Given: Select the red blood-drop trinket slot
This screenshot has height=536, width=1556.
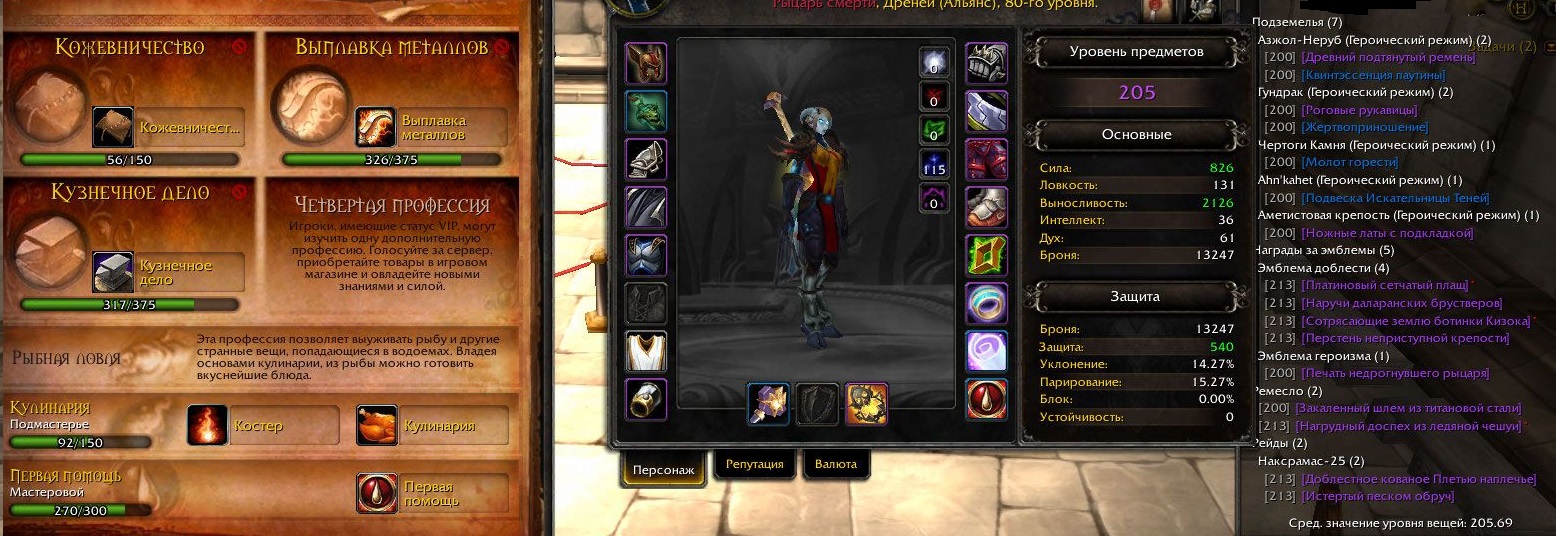Looking at the screenshot, I should point(986,399).
